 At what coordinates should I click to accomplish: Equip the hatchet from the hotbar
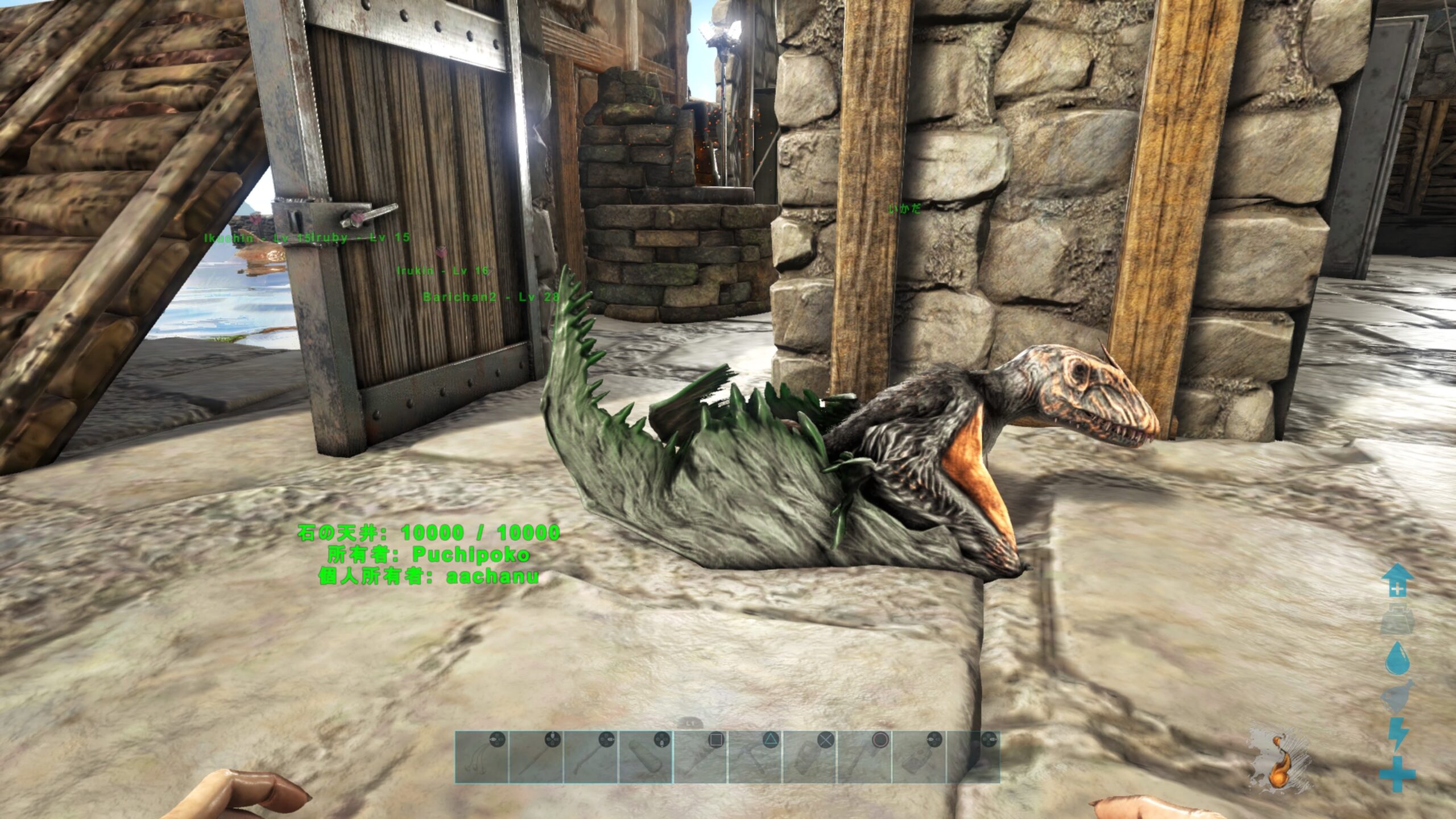[x=864, y=757]
